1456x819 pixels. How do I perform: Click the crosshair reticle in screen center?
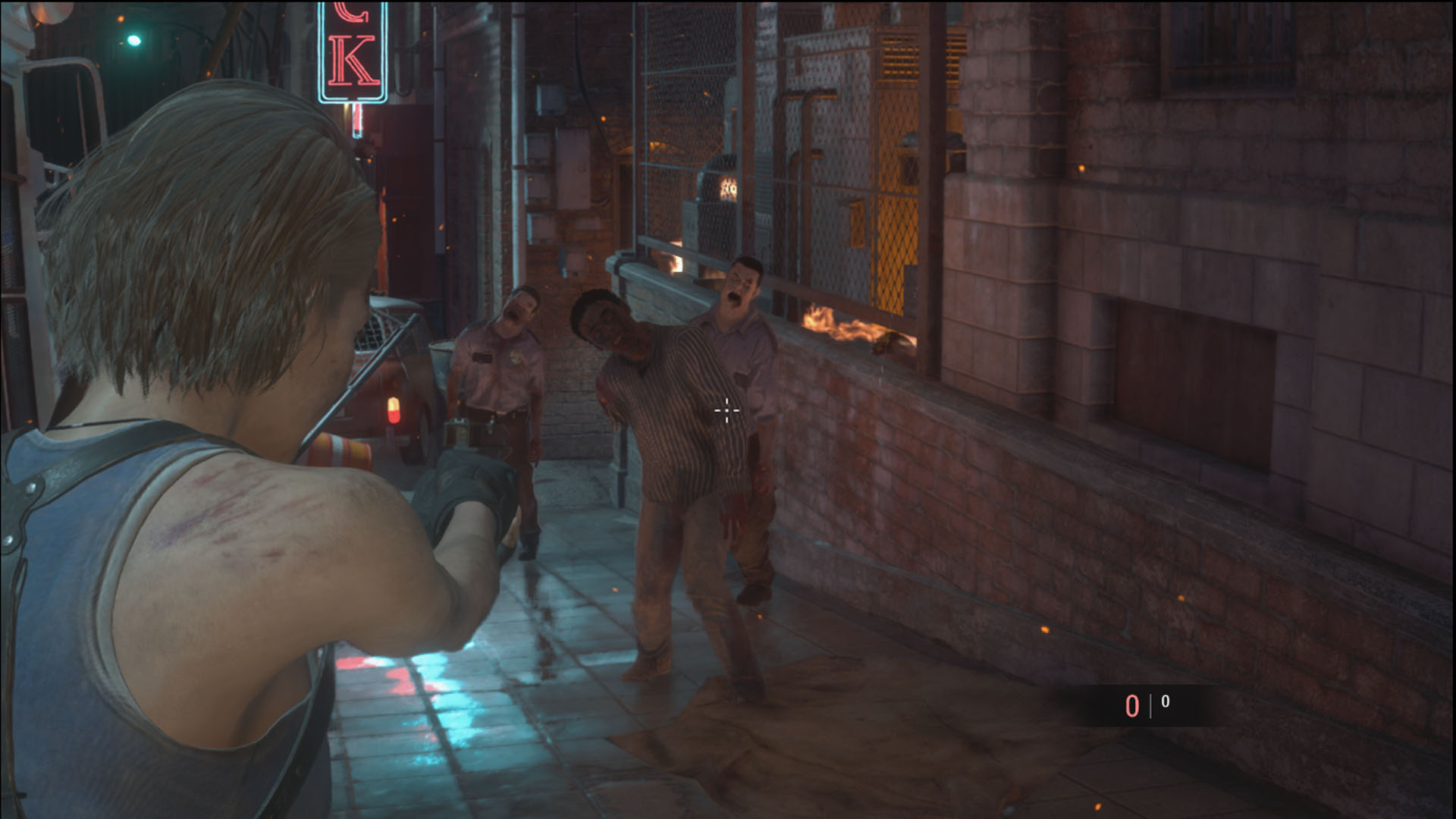pos(726,409)
